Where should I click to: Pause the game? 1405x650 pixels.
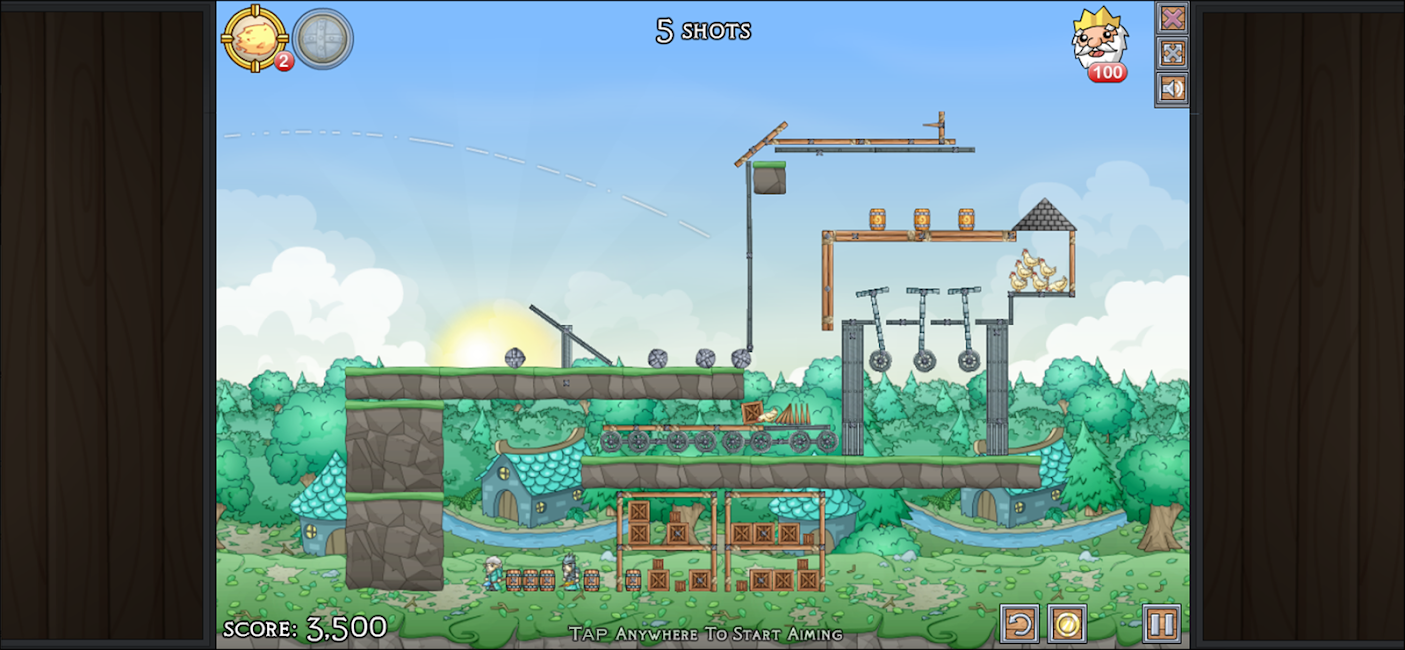pos(1161,624)
